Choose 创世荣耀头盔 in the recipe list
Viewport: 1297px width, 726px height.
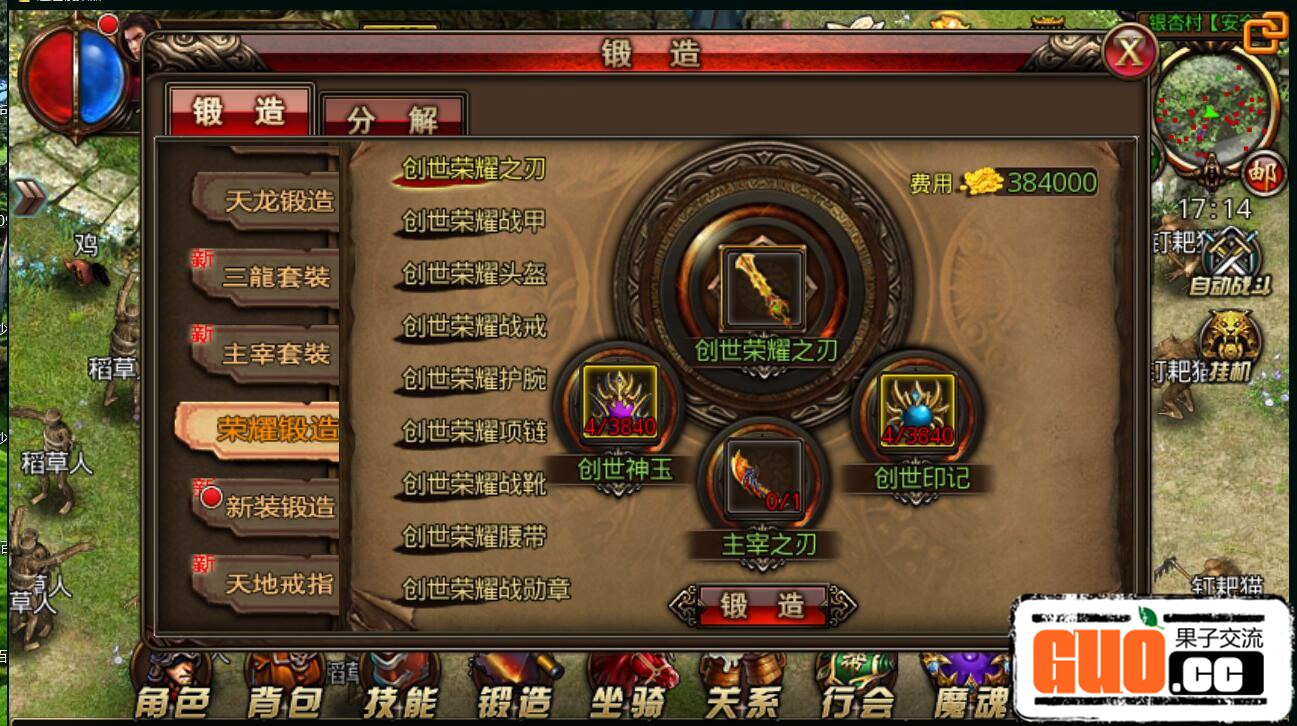coord(474,274)
